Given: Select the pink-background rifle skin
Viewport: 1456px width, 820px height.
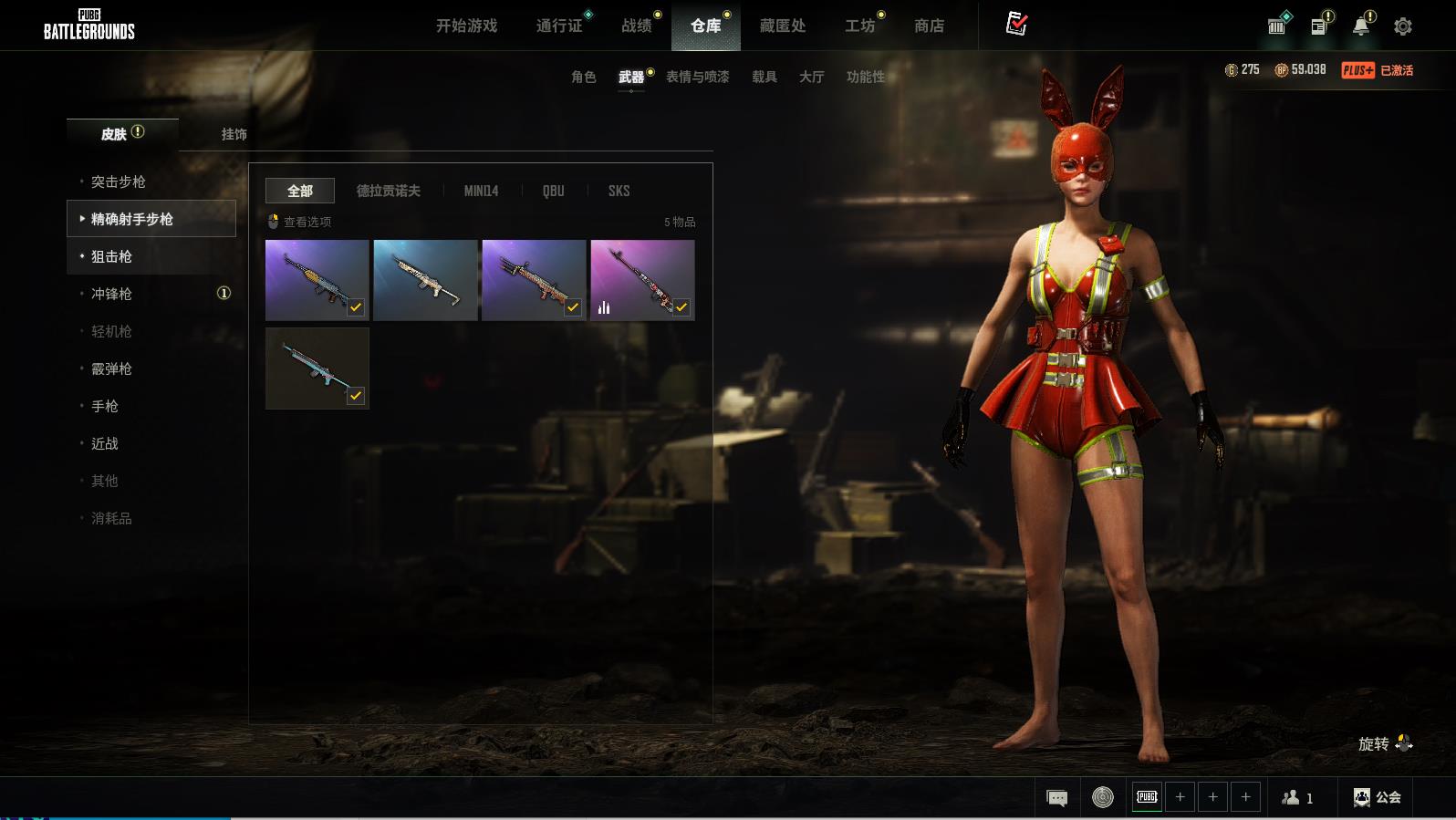Looking at the screenshot, I should 642,279.
